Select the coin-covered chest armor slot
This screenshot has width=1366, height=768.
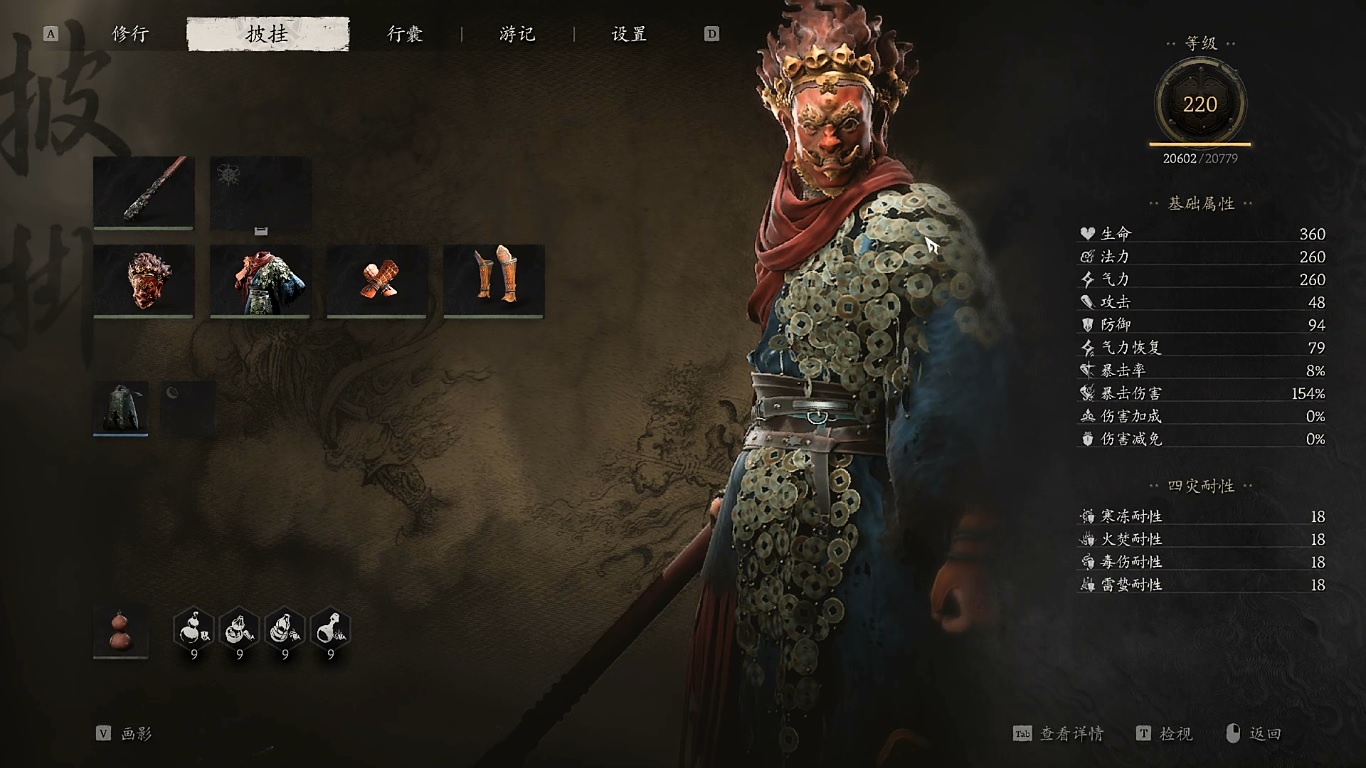point(260,280)
